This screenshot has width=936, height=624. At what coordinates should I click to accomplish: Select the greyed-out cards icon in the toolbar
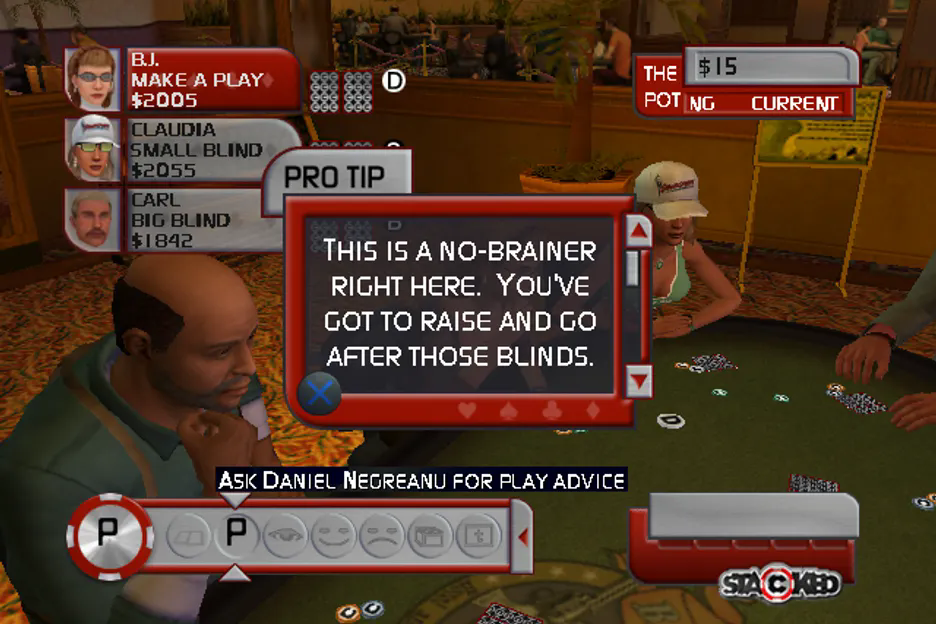187,535
